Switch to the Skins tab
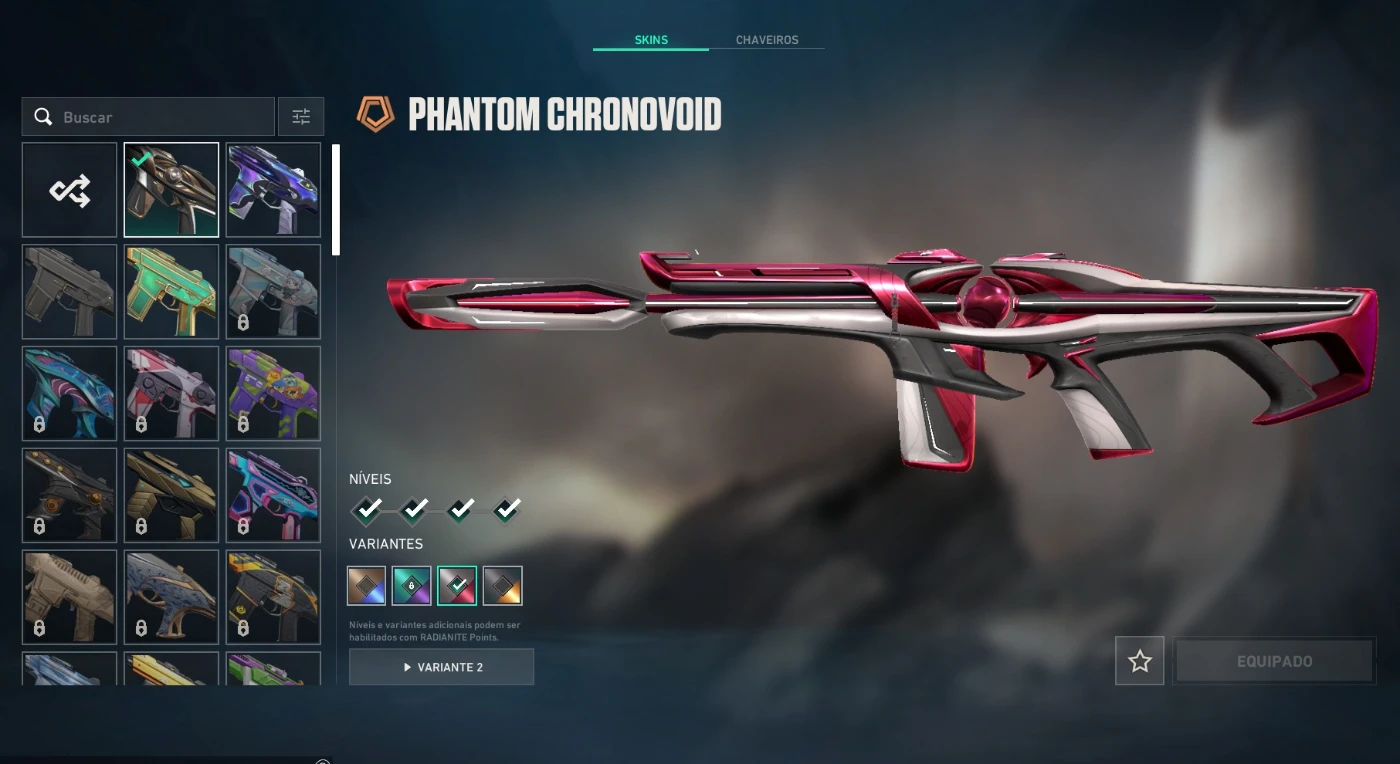Image resolution: width=1400 pixels, height=764 pixels. tap(651, 40)
